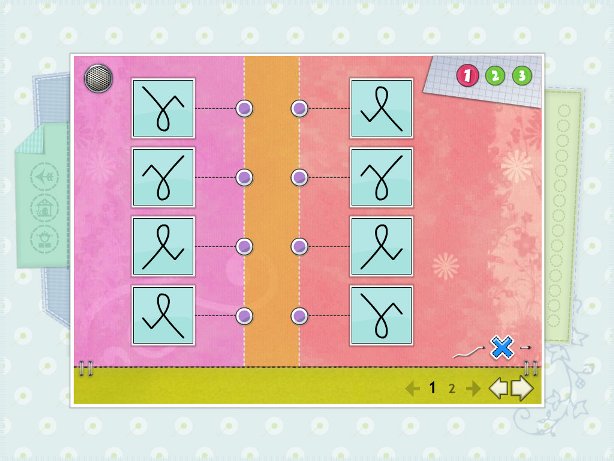Click the large white left arrow
The image size is (614, 461).
click(498, 388)
